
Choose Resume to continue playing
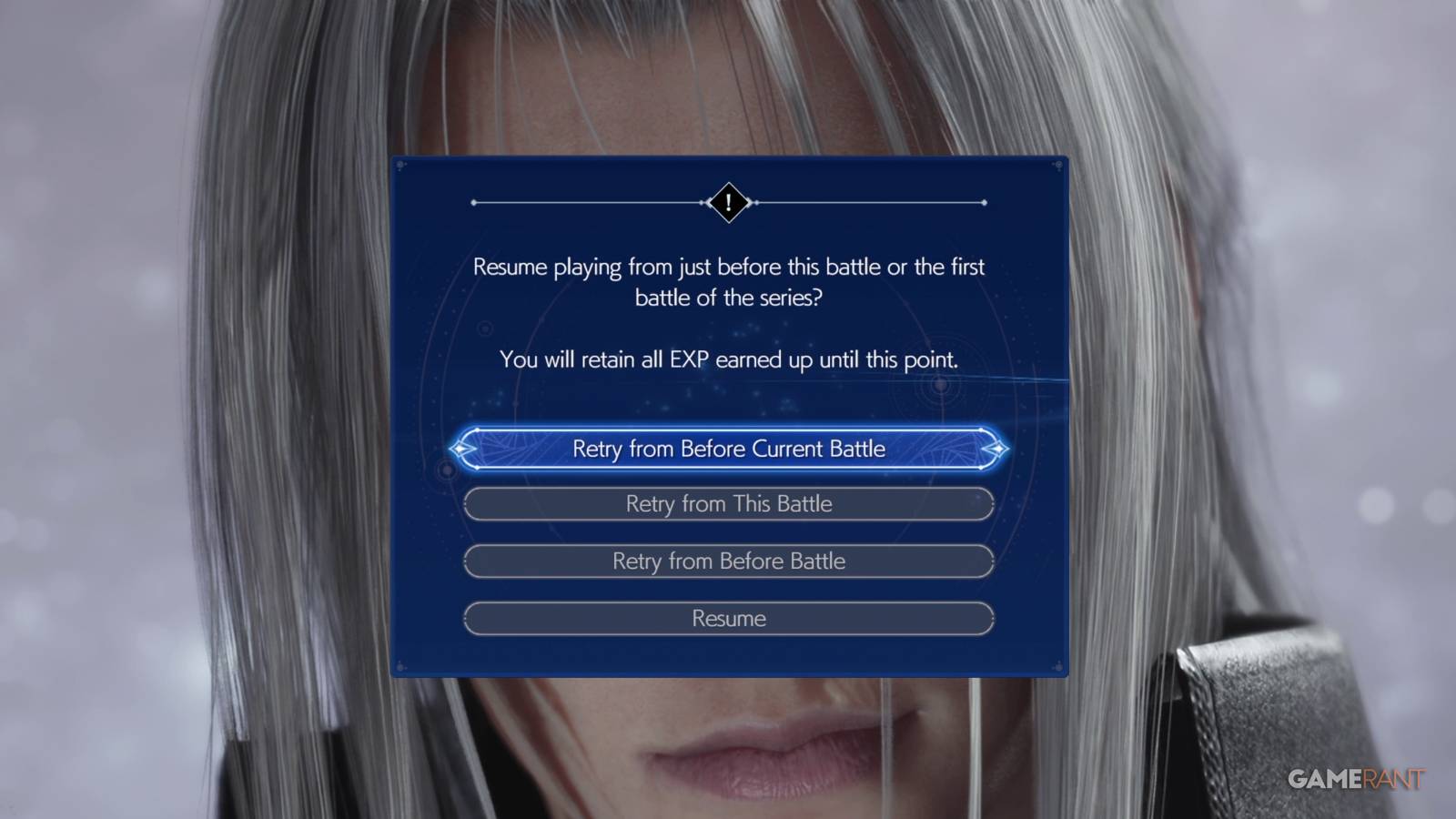(727, 618)
